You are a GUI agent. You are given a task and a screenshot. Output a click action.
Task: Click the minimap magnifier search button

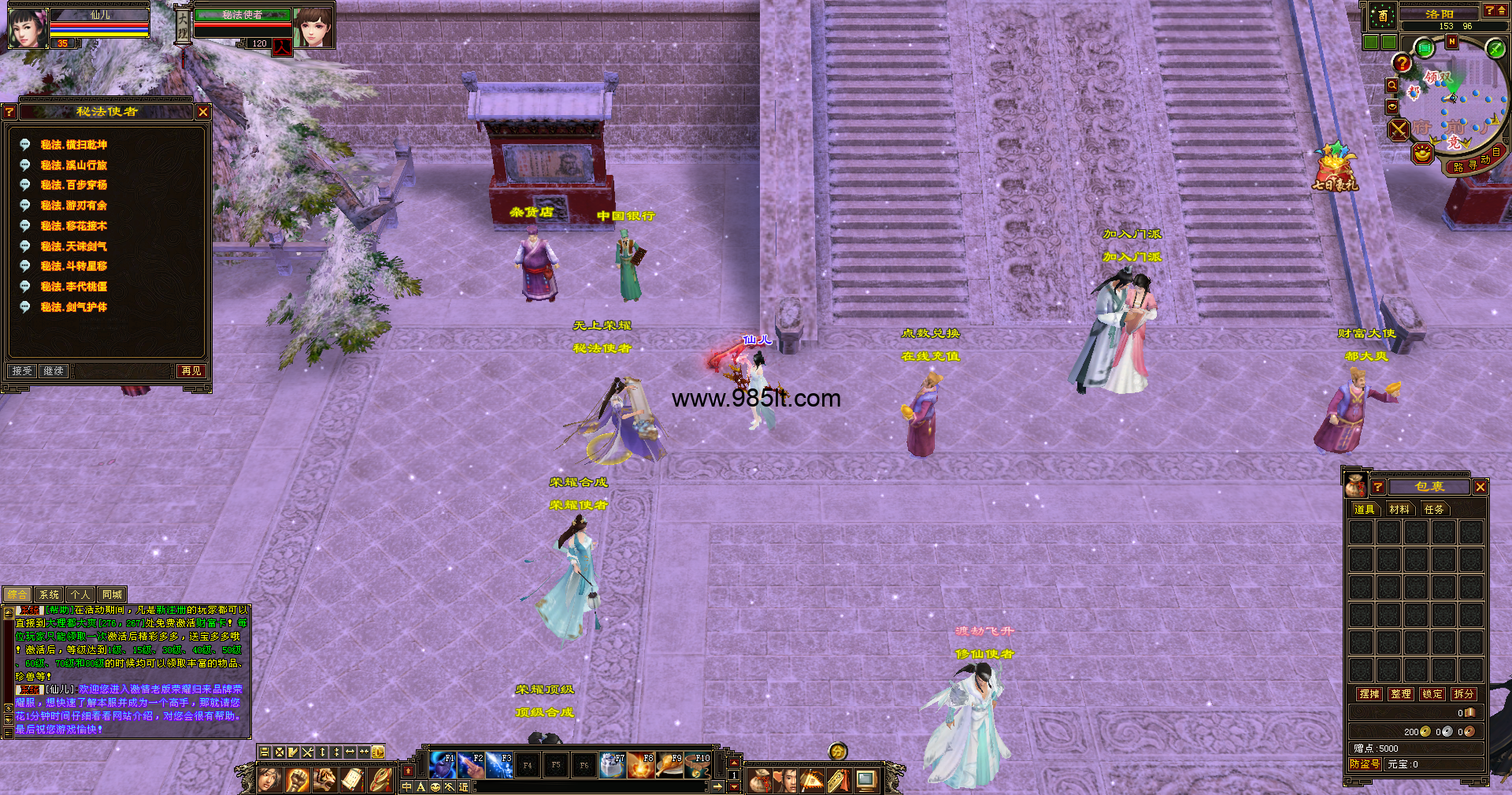click(x=1392, y=85)
